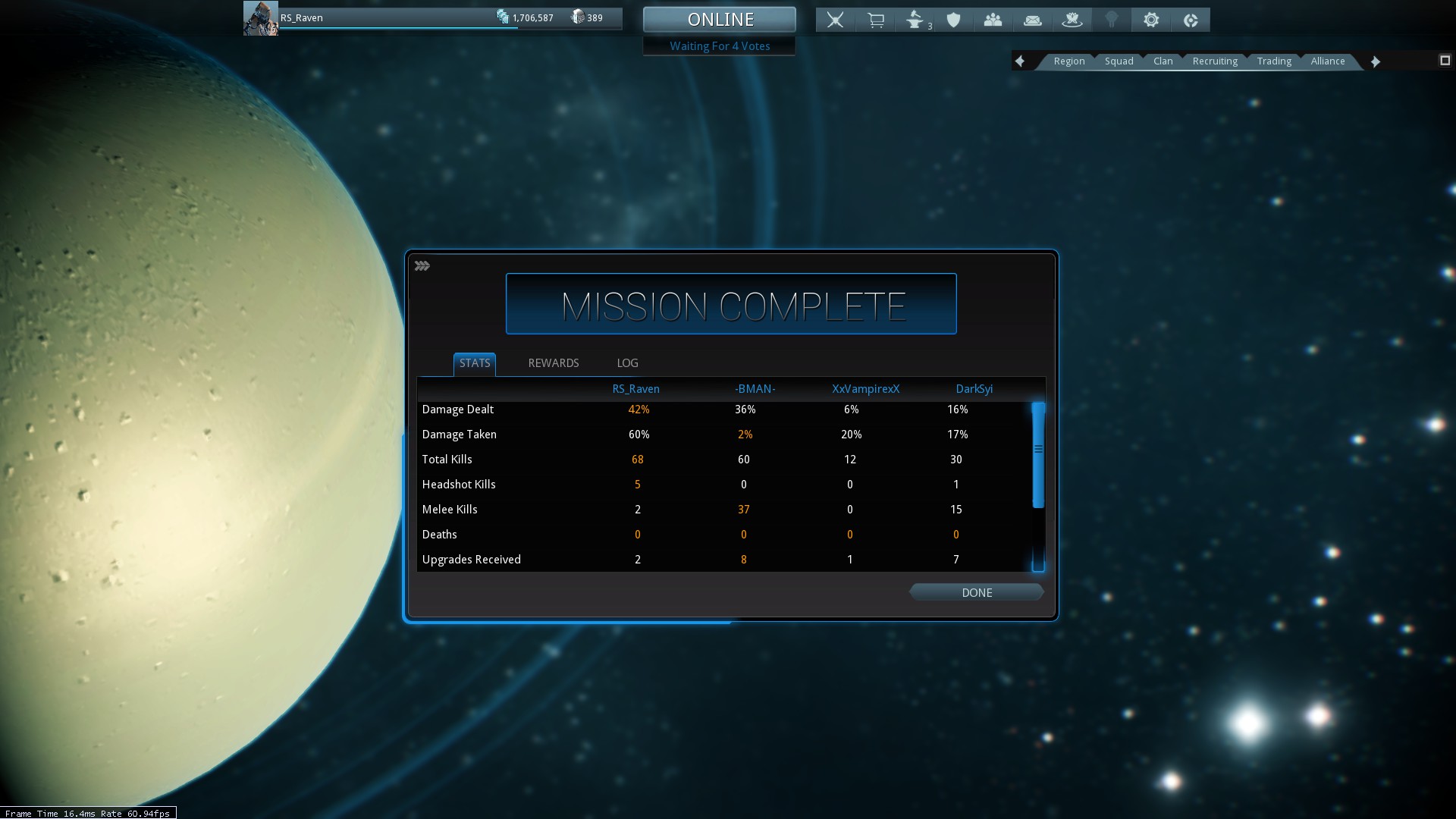Open the Clan chat tab
The width and height of the screenshot is (1456, 819).
click(x=1163, y=61)
